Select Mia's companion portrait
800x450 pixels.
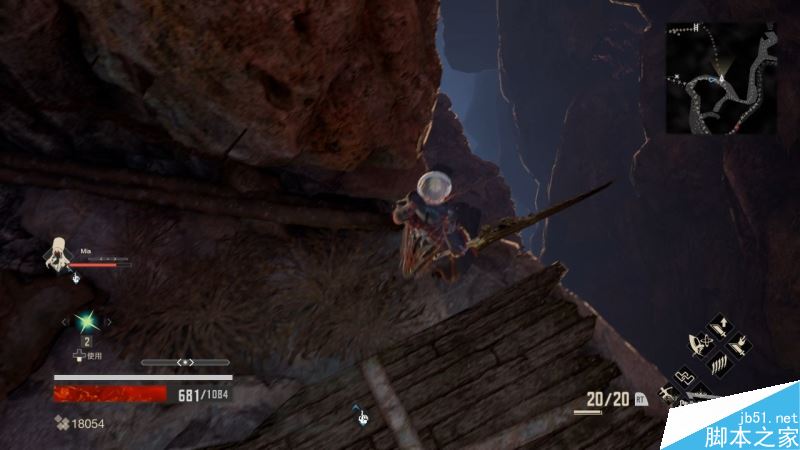point(59,254)
